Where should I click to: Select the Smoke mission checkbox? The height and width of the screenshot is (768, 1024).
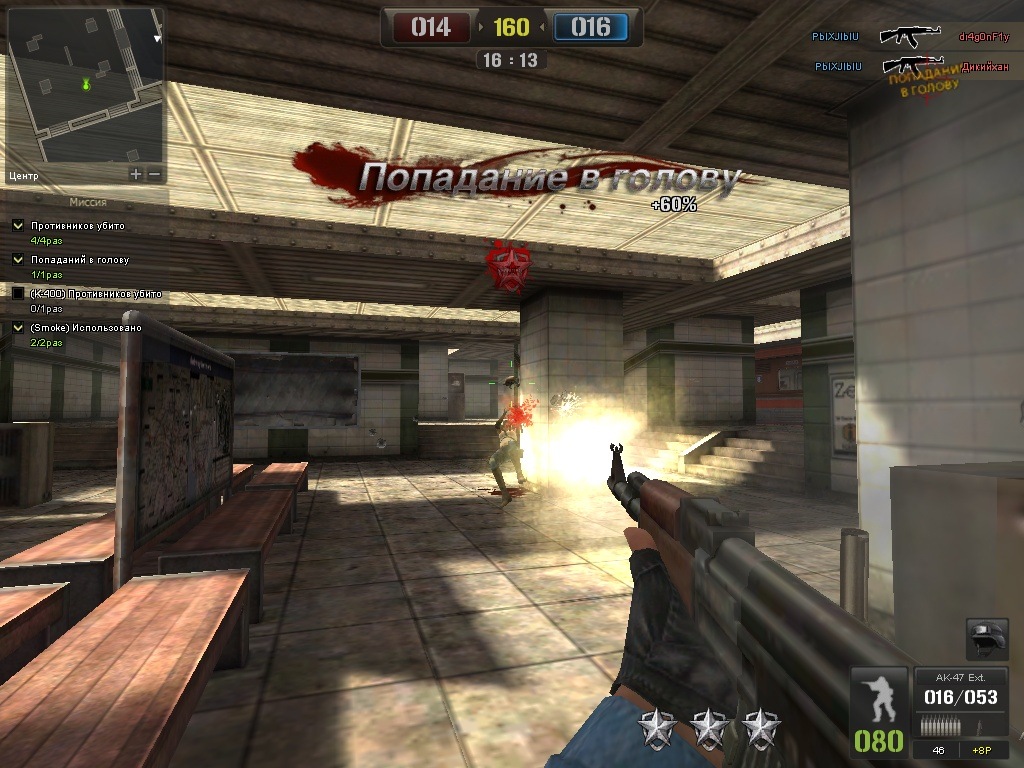[x=18, y=328]
